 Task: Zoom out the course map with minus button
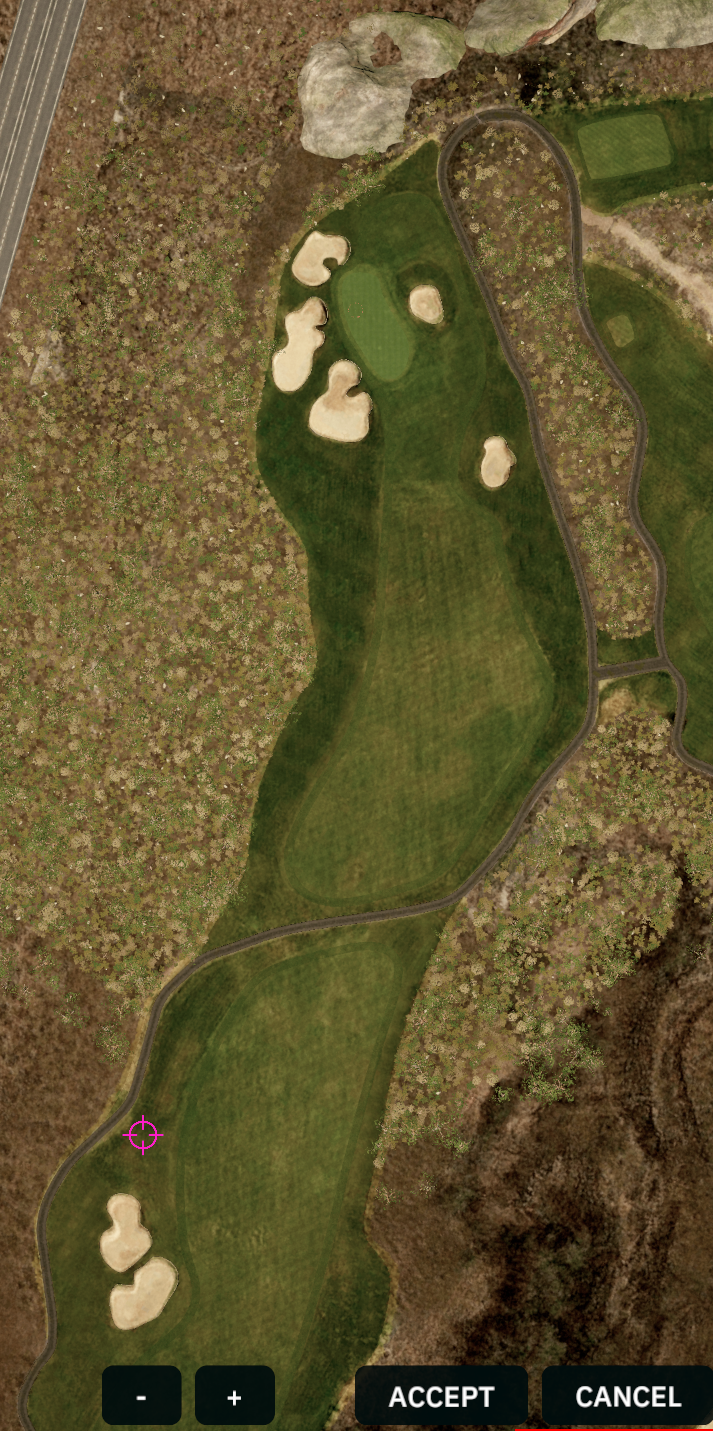click(x=141, y=1395)
